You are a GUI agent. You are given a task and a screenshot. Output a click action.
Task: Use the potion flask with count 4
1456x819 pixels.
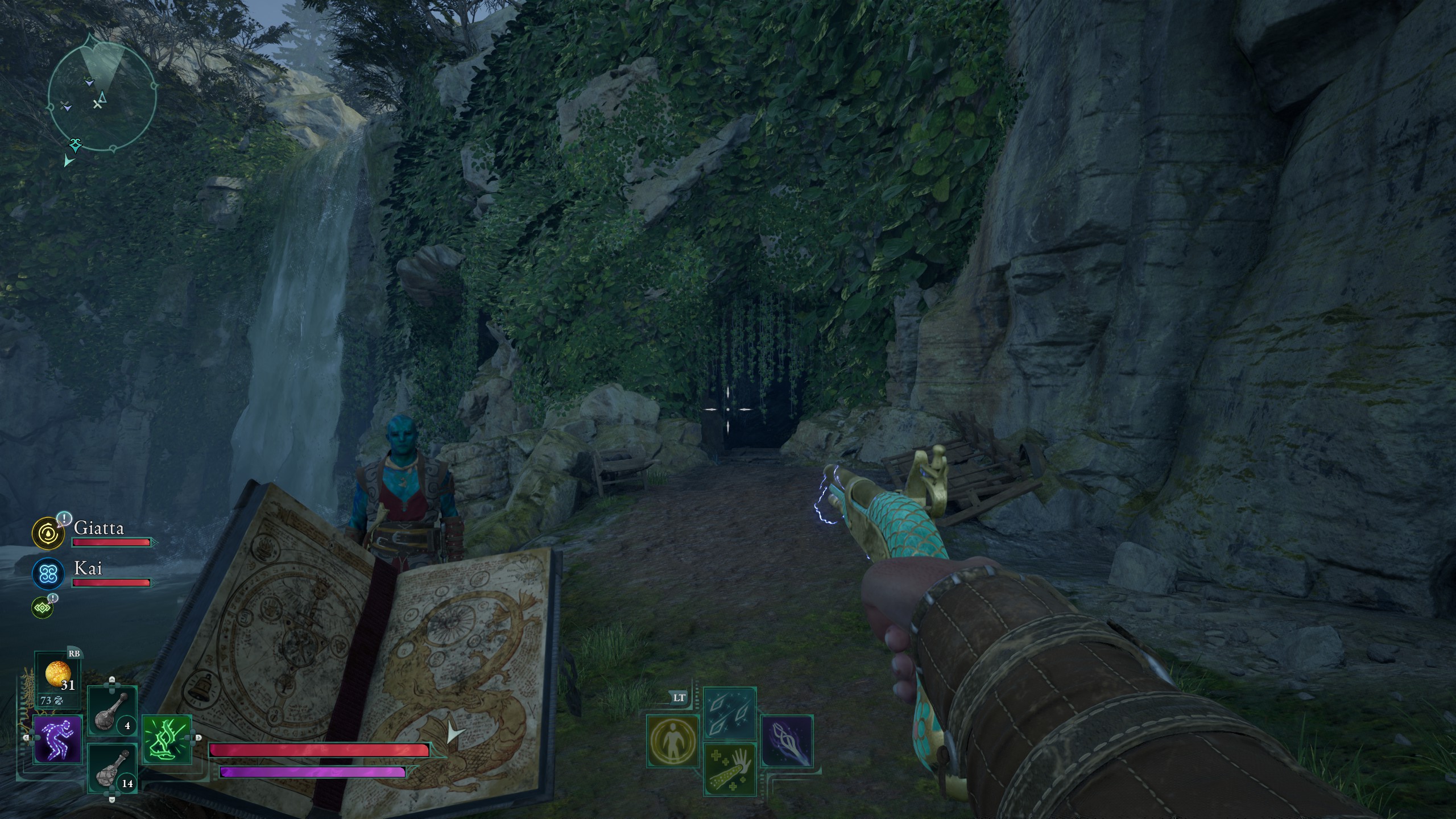(112, 710)
